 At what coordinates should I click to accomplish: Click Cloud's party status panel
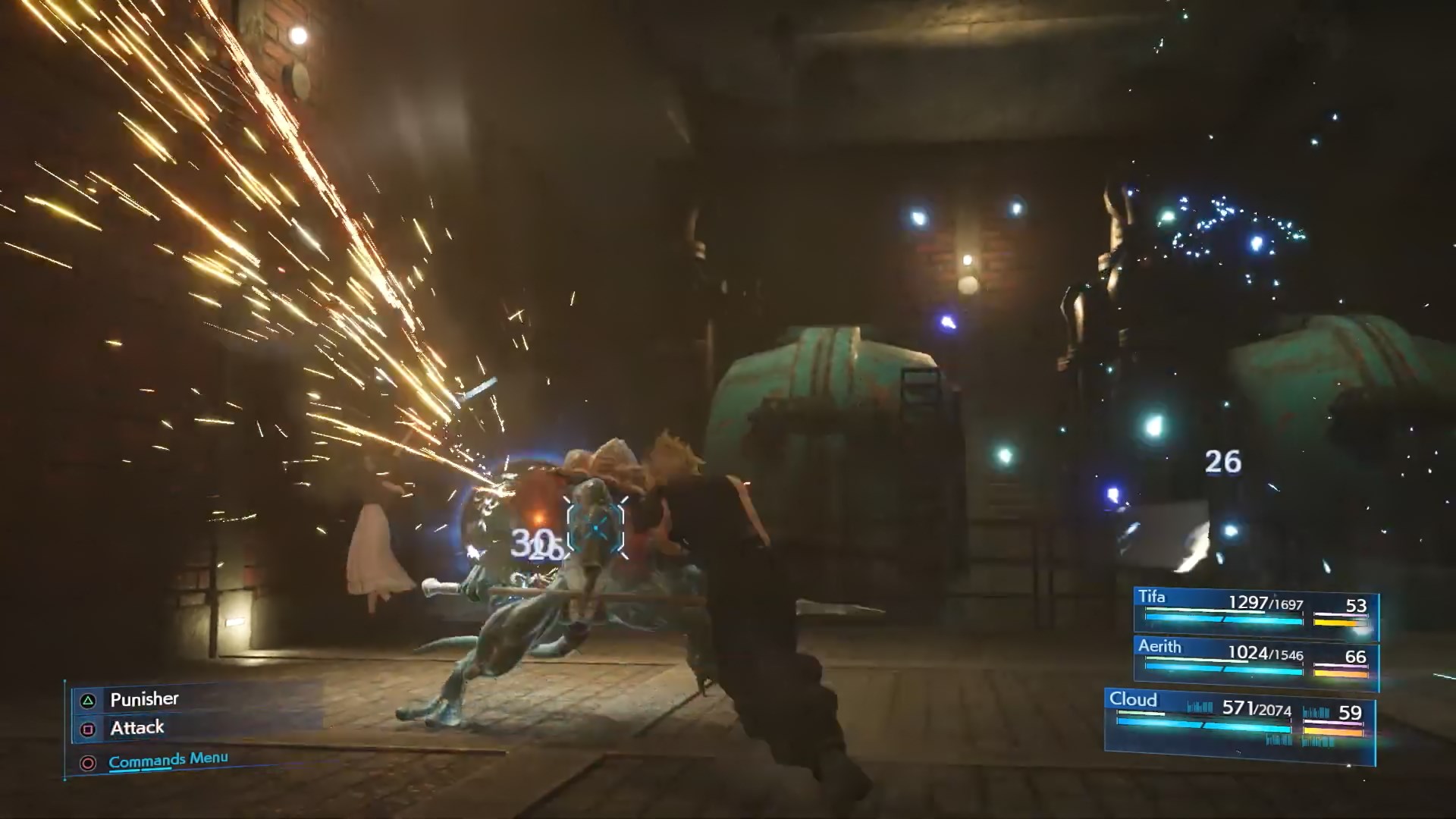(1240, 724)
